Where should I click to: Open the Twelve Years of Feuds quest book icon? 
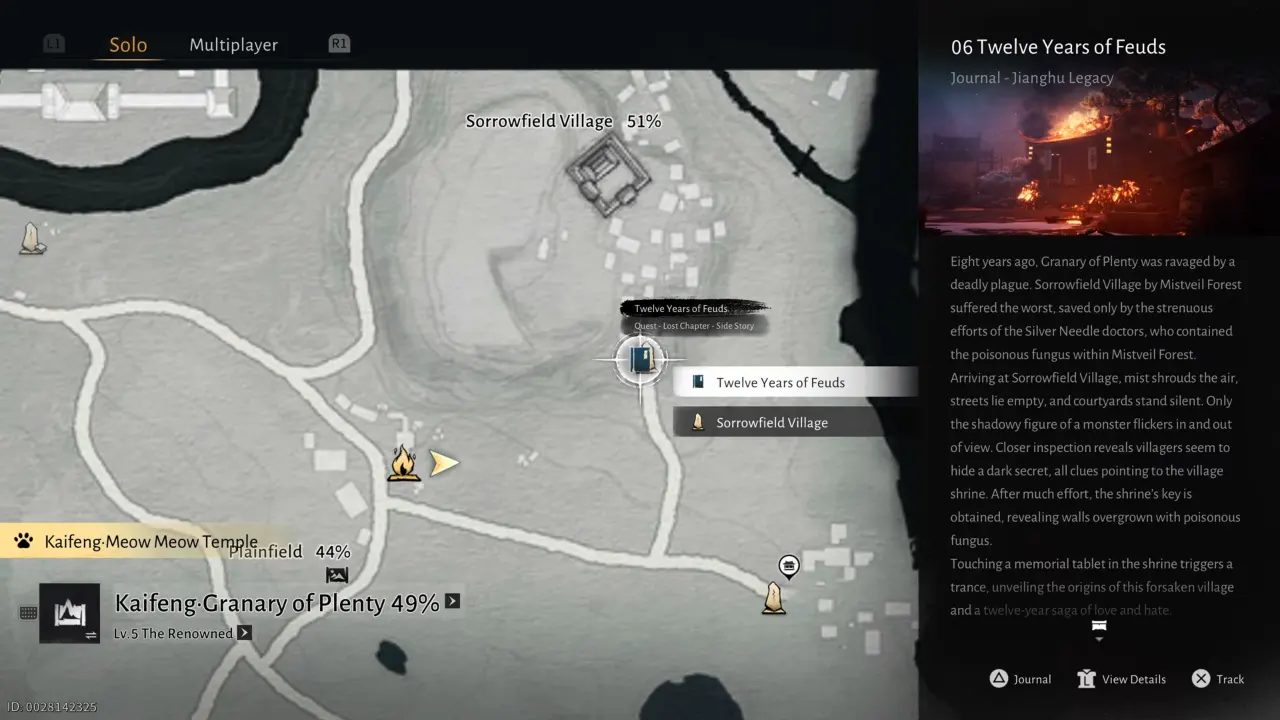coord(638,360)
